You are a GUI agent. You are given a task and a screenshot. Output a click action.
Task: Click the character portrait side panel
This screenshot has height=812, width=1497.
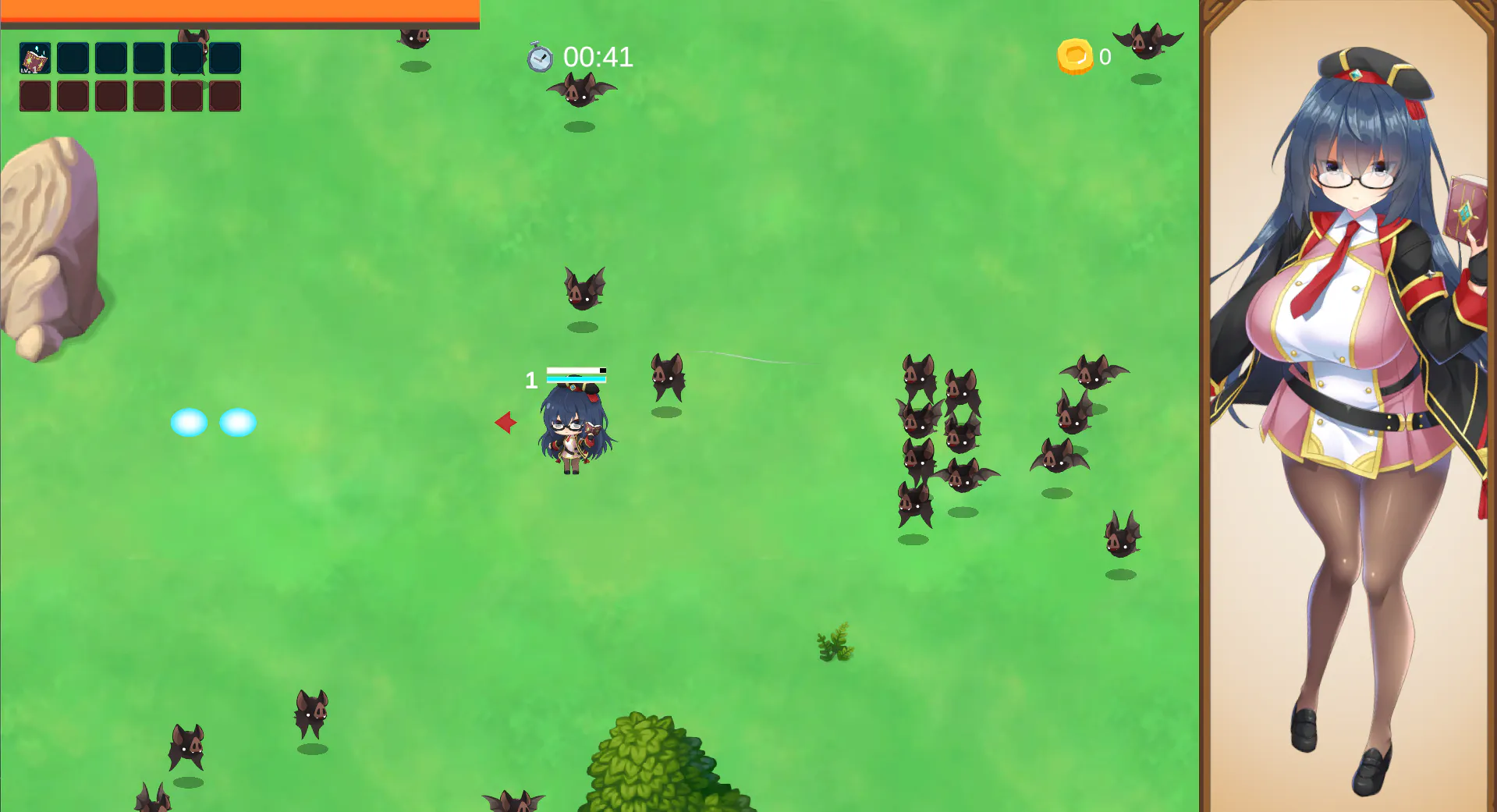[1348, 406]
